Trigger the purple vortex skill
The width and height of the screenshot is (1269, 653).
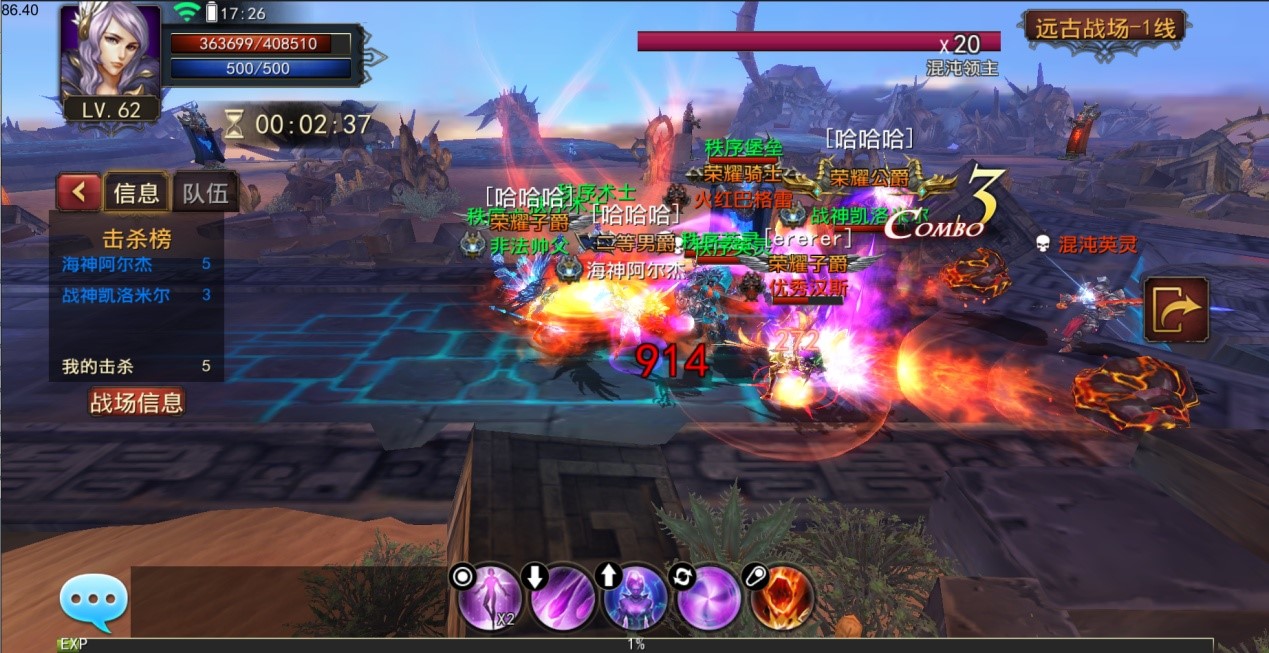point(709,599)
